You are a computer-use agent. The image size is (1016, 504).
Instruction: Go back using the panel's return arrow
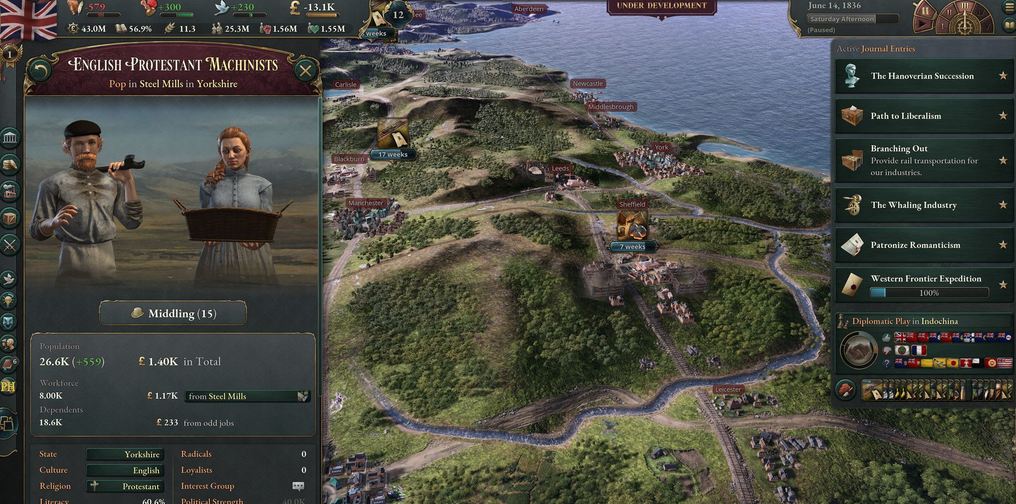point(39,70)
